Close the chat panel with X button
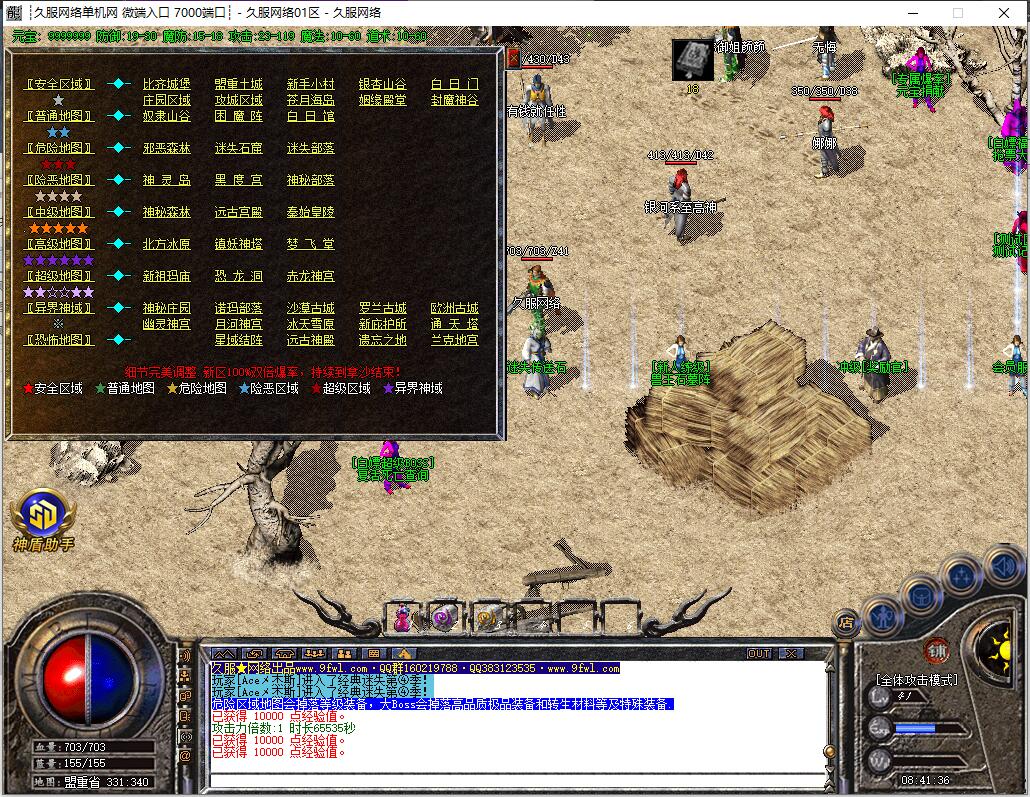This screenshot has height=797, width=1030. (x=790, y=653)
